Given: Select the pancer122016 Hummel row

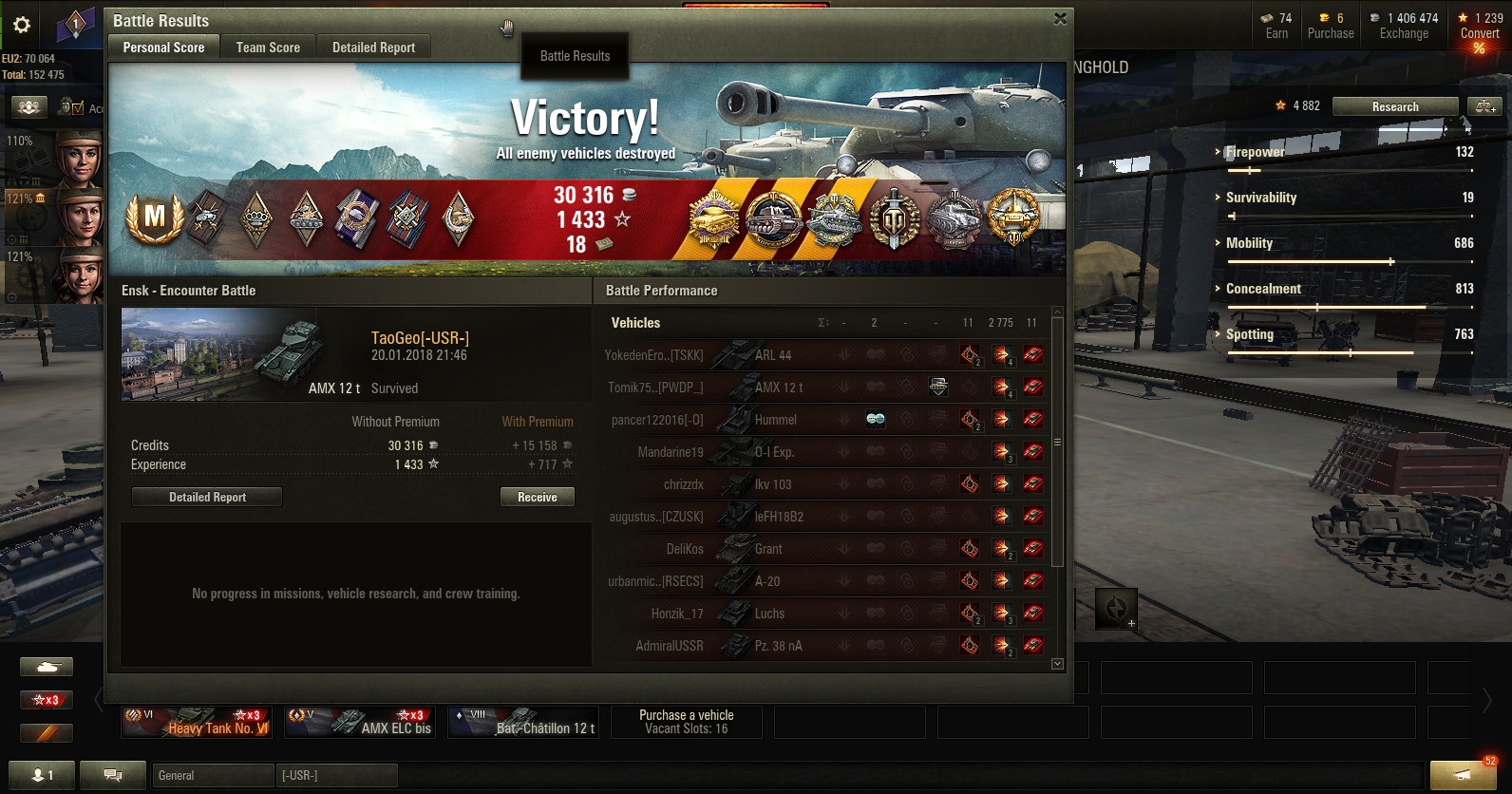Looking at the screenshot, I should point(824,420).
